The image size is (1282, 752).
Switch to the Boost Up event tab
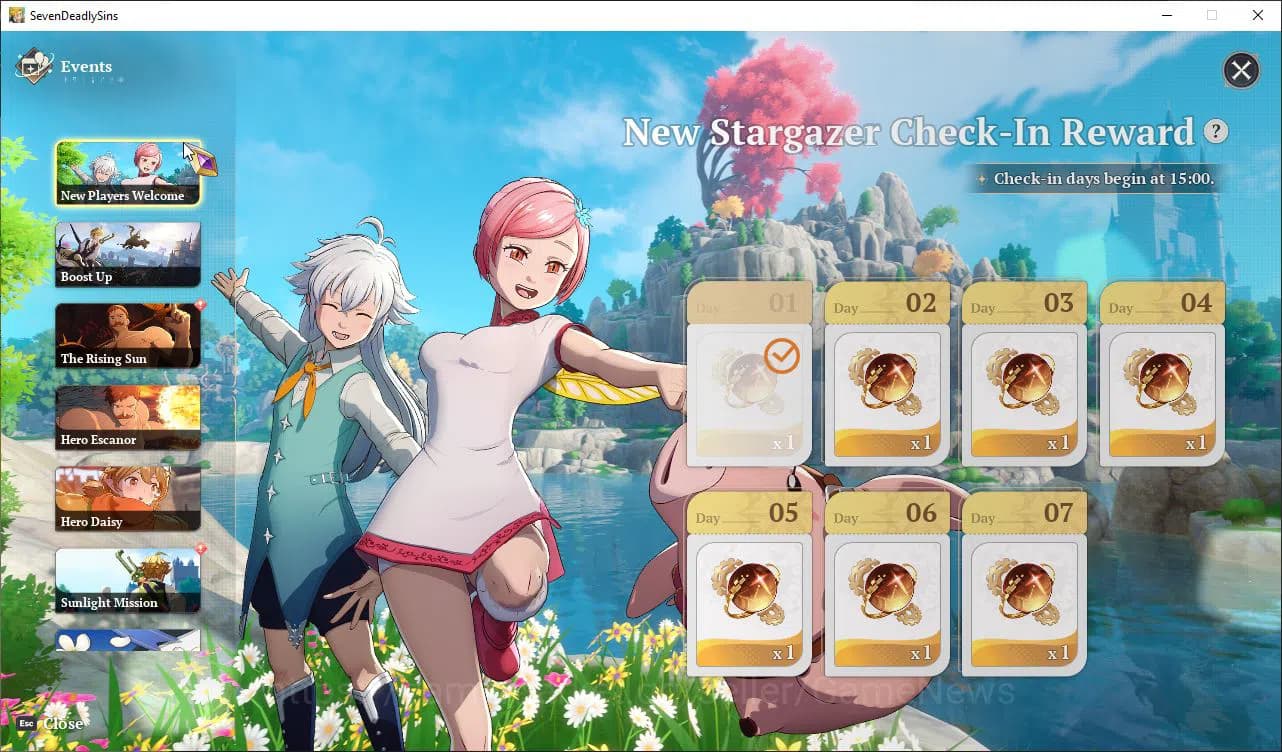(128, 253)
